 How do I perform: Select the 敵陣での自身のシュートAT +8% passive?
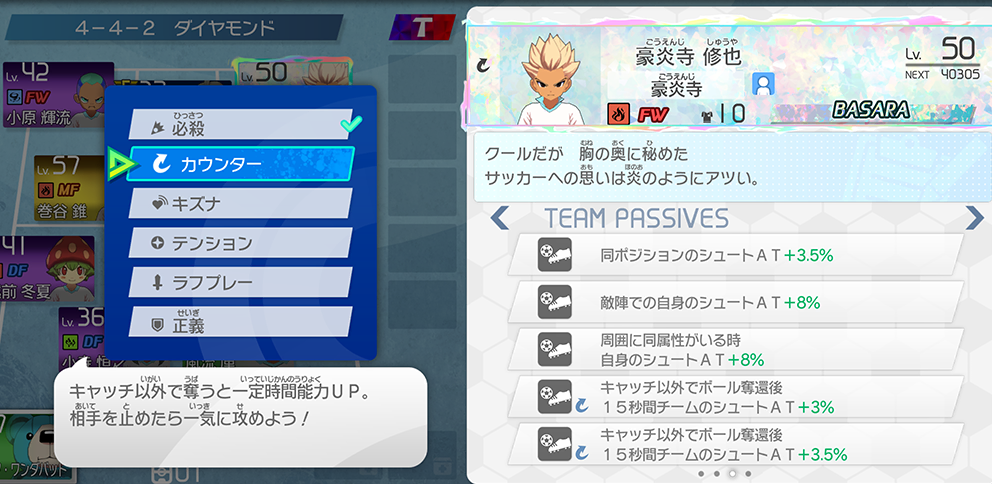pos(735,301)
